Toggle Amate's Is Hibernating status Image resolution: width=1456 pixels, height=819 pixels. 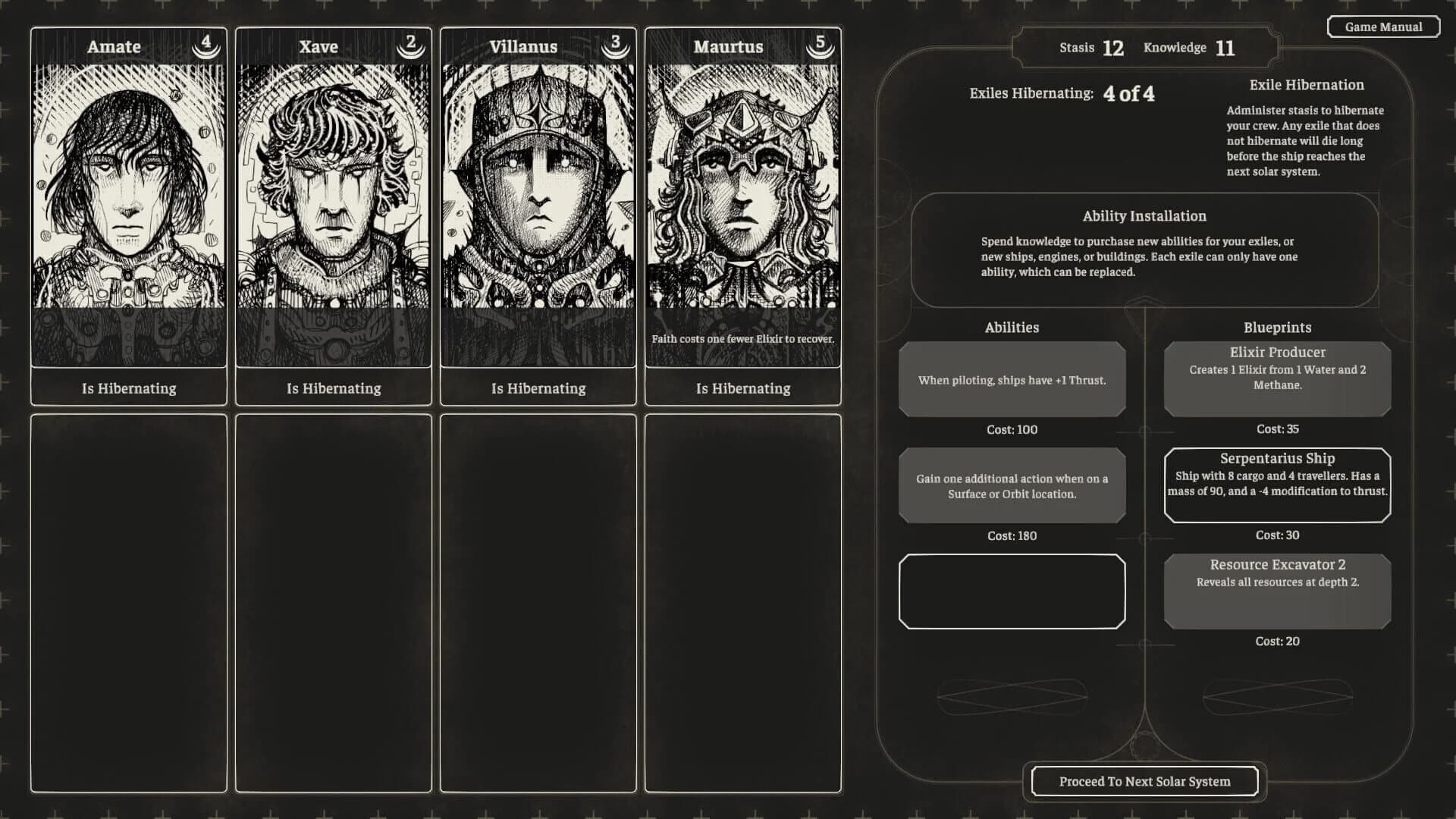pos(128,388)
